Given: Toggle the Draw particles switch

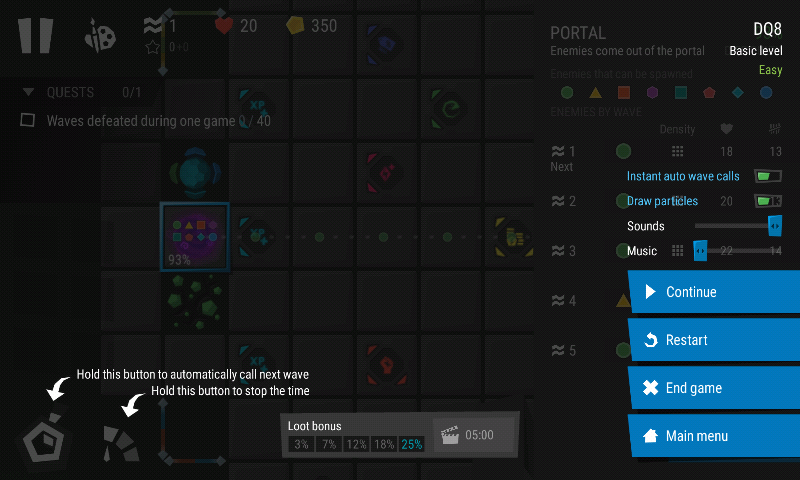Looking at the screenshot, I should pyautogui.click(x=768, y=201).
